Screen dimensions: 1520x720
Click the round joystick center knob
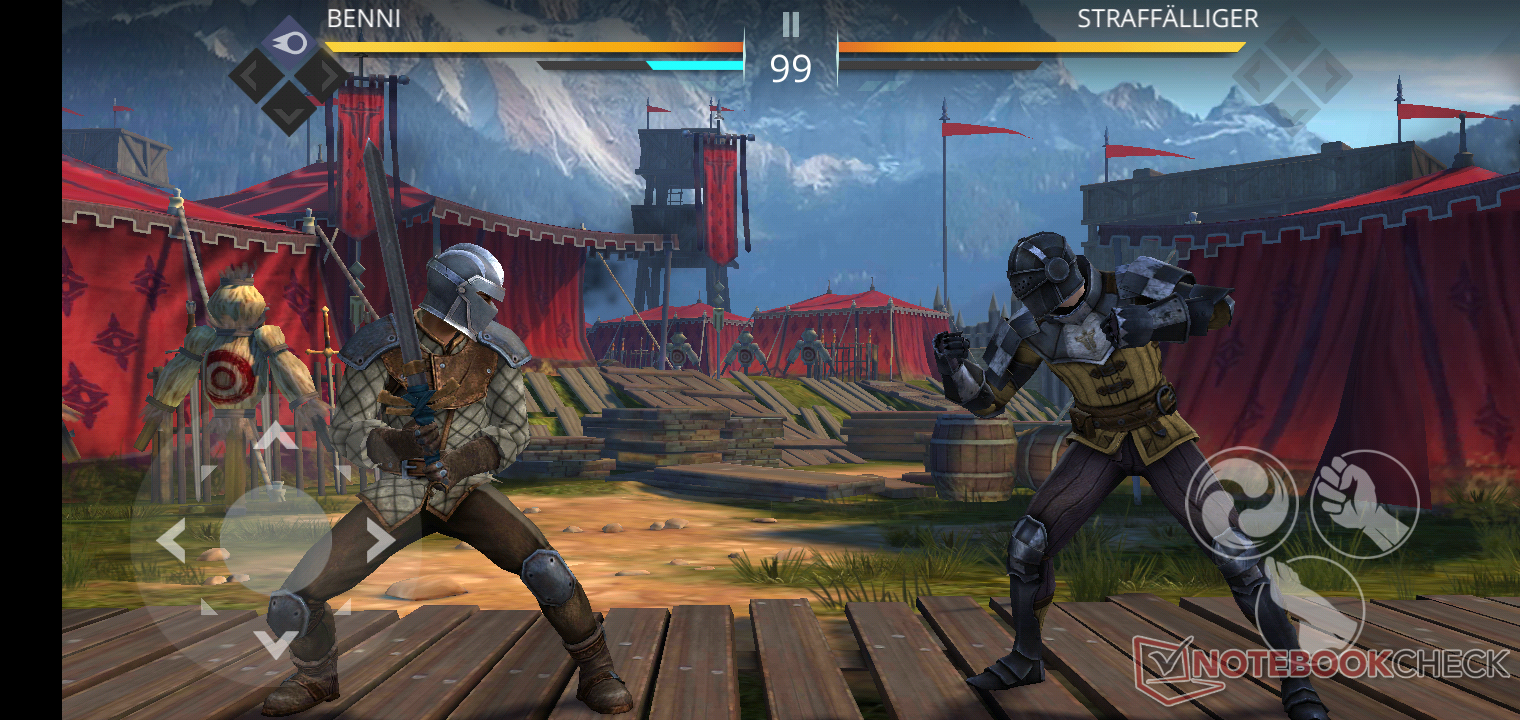tap(276, 540)
